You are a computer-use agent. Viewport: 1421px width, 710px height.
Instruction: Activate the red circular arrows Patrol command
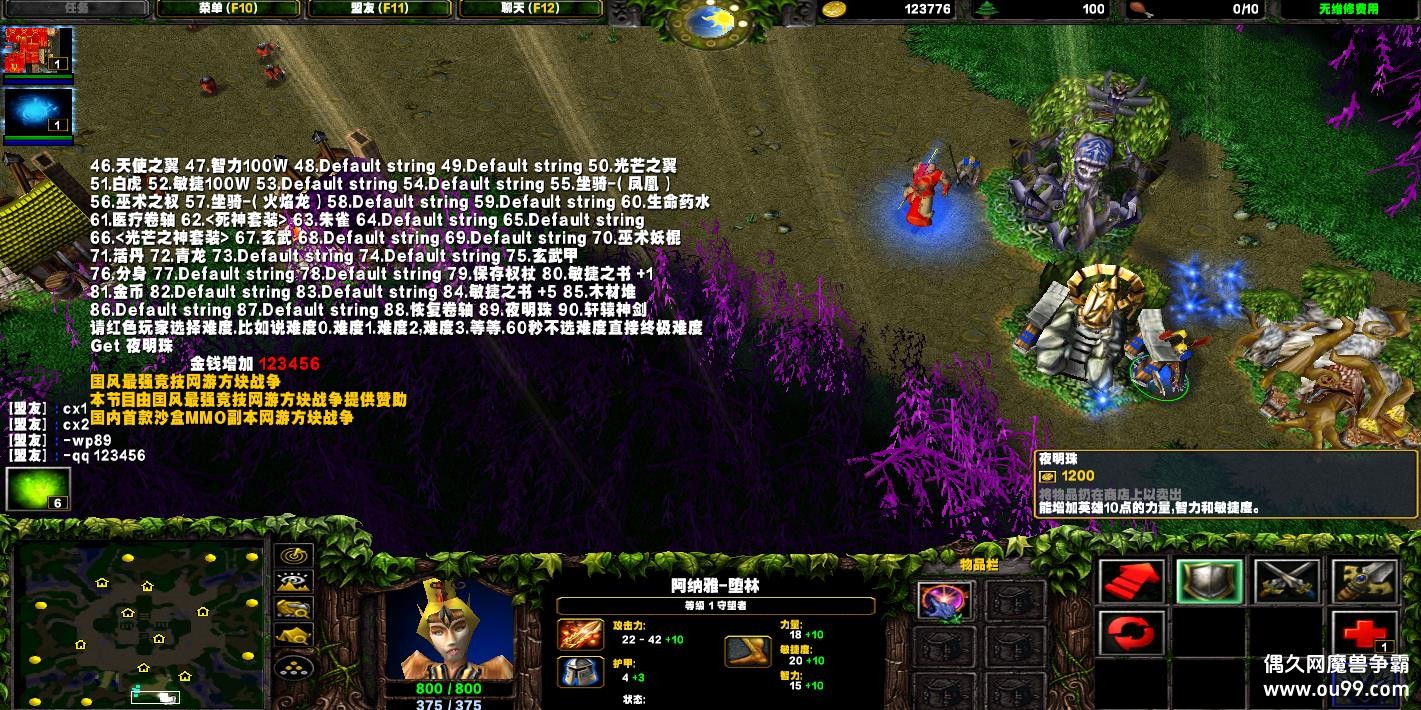click(x=1132, y=634)
